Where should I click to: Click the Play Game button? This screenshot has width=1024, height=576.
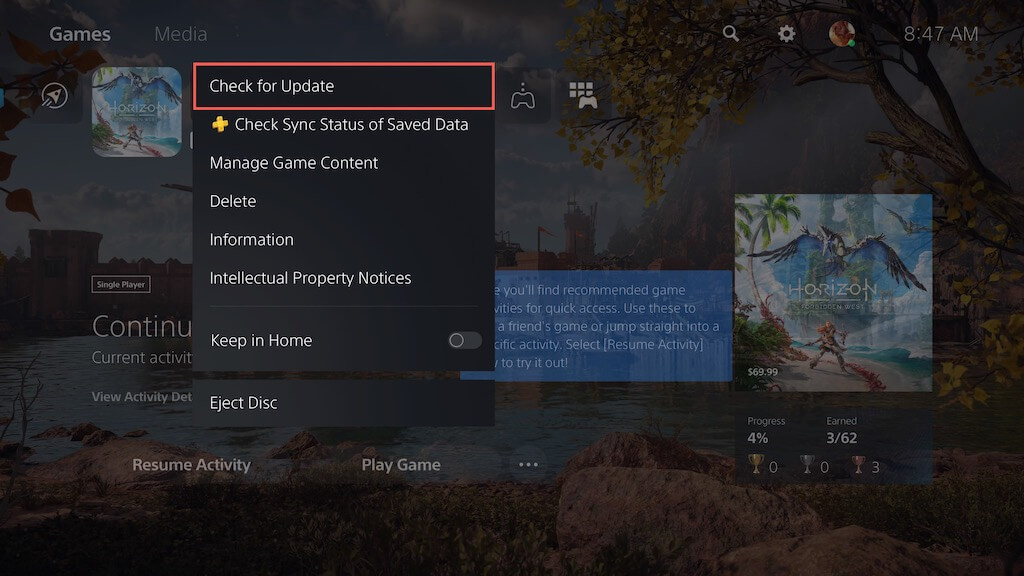pos(400,465)
